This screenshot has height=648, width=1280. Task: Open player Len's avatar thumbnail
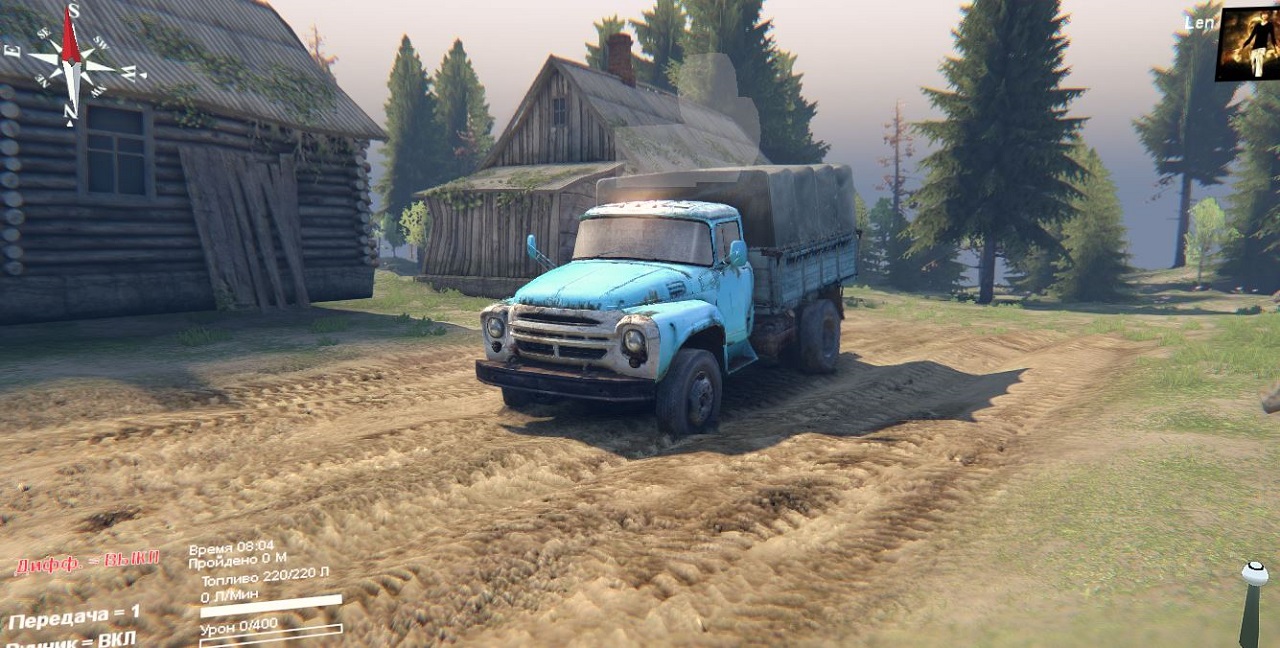click(1247, 45)
